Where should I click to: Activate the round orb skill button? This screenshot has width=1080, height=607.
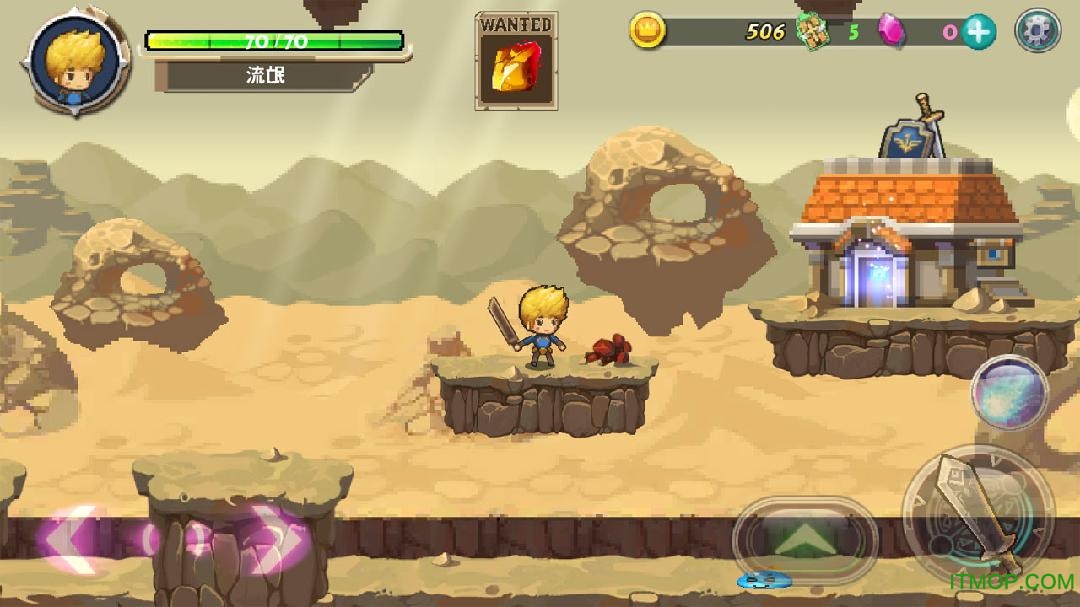point(1009,394)
